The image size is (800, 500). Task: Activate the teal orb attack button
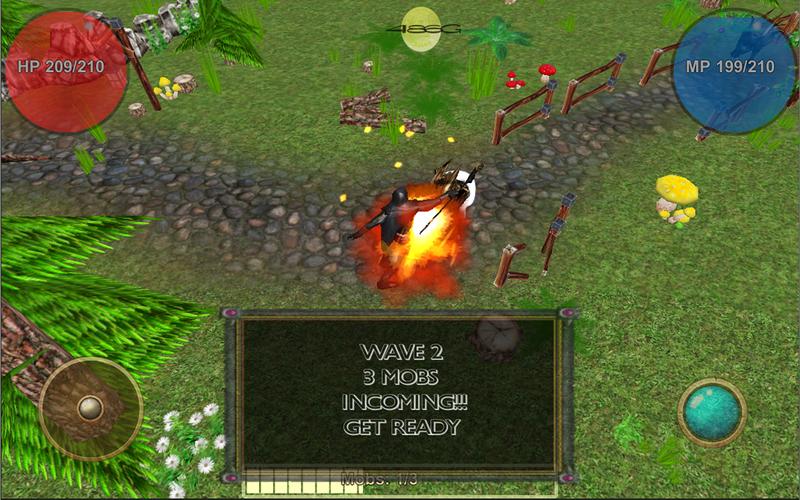[712, 411]
